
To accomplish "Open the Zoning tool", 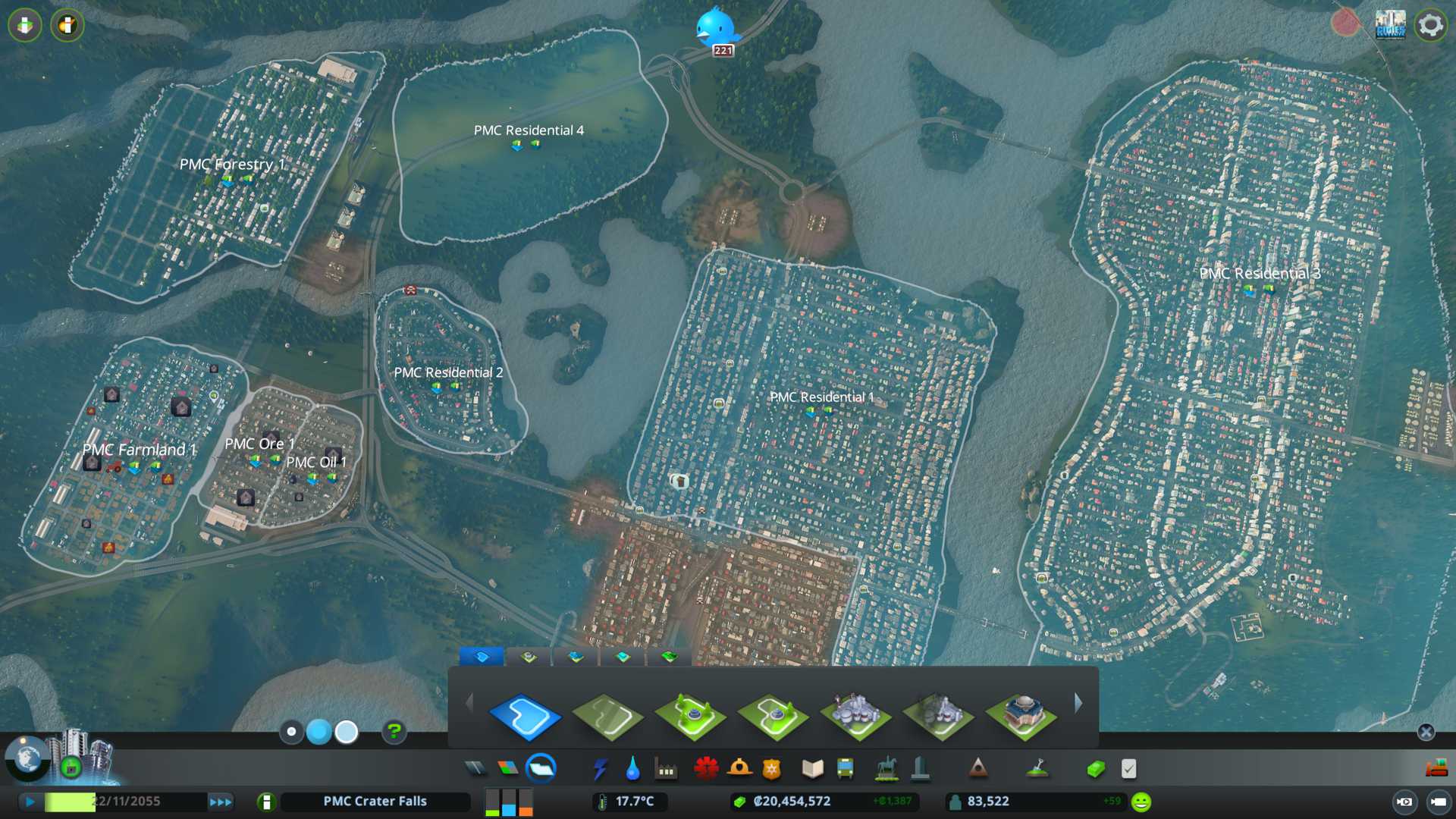I will 508,769.
